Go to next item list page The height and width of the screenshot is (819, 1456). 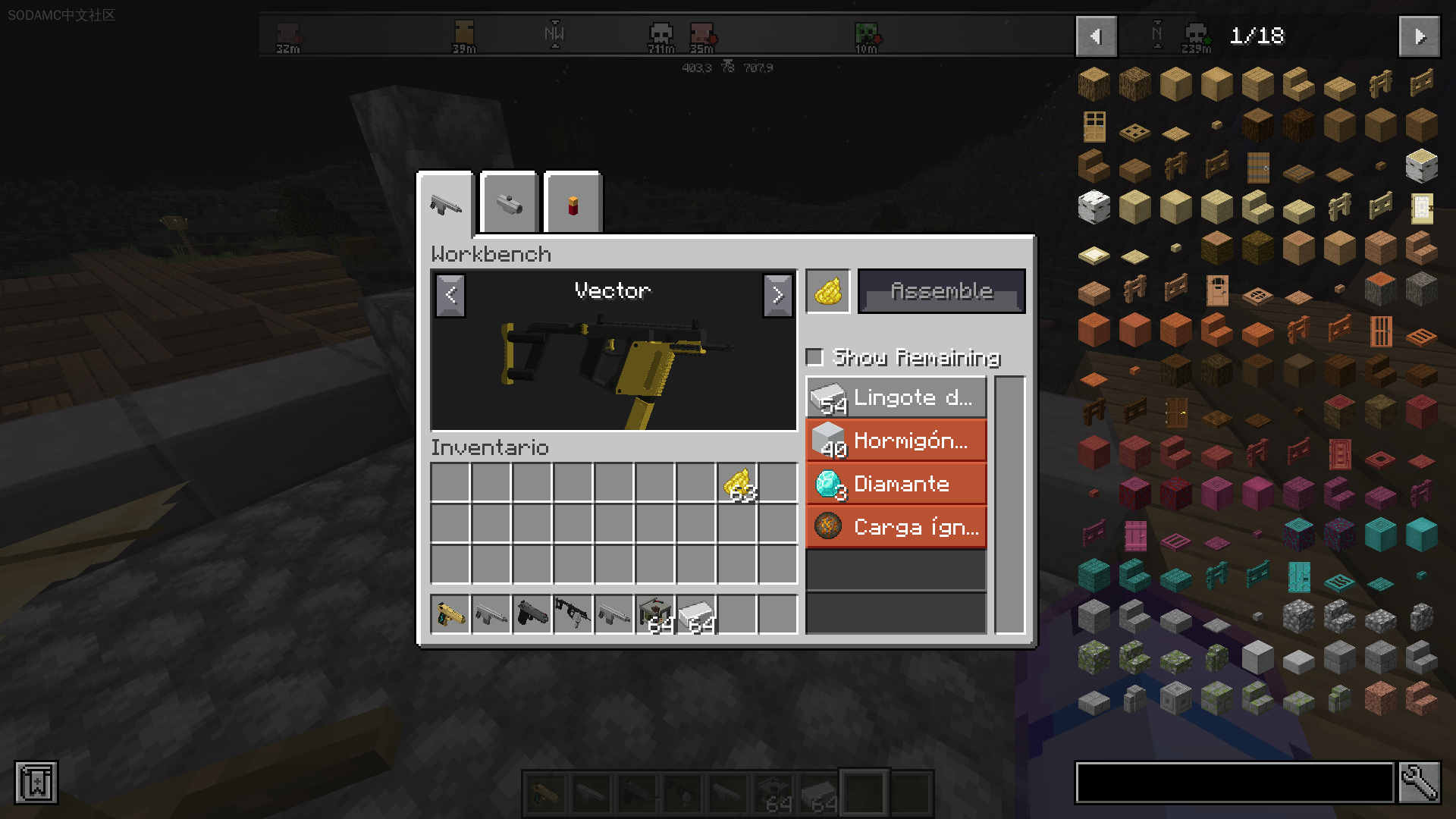click(x=1419, y=36)
